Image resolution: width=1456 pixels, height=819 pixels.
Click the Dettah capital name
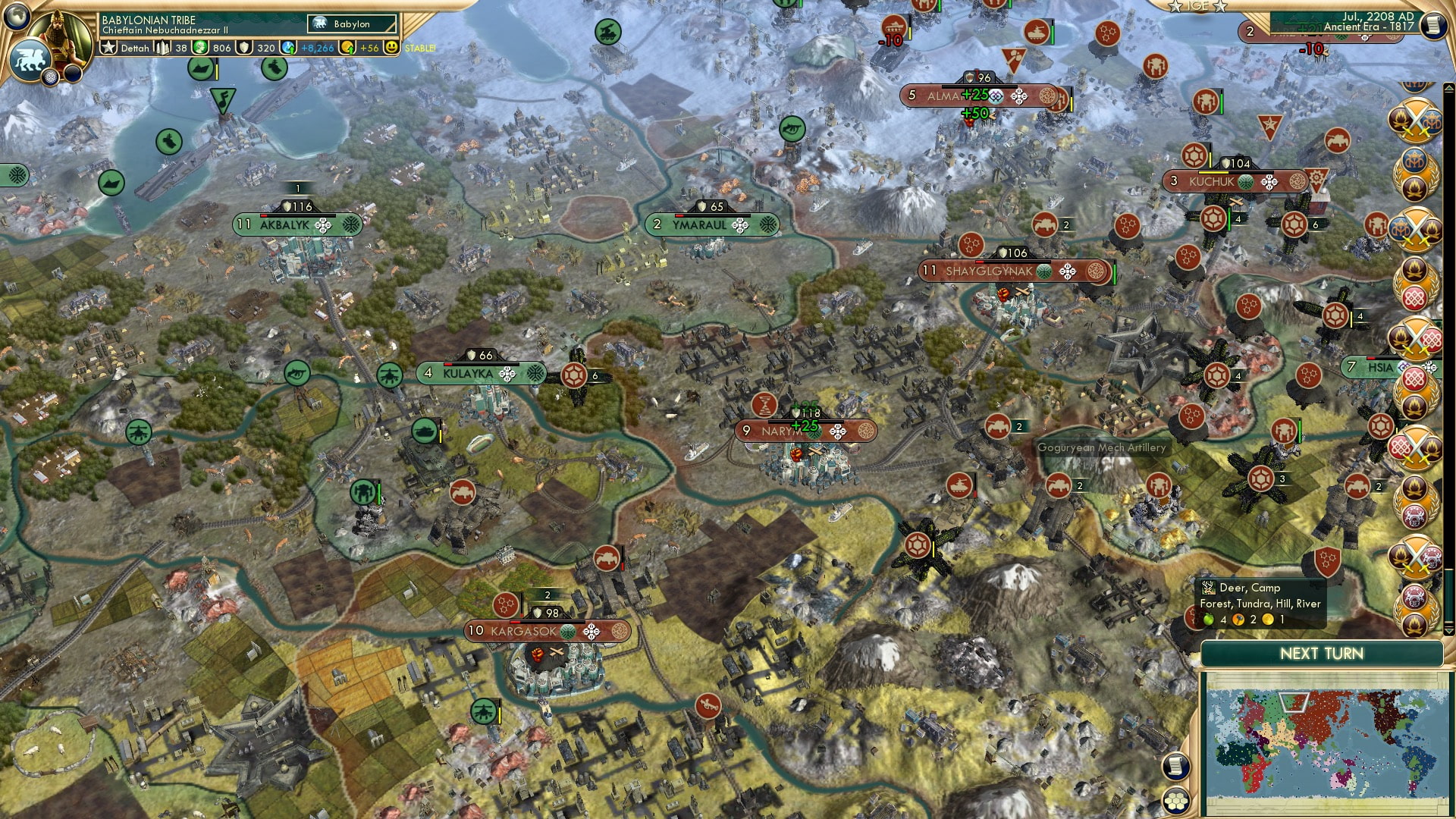coord(135,48)
